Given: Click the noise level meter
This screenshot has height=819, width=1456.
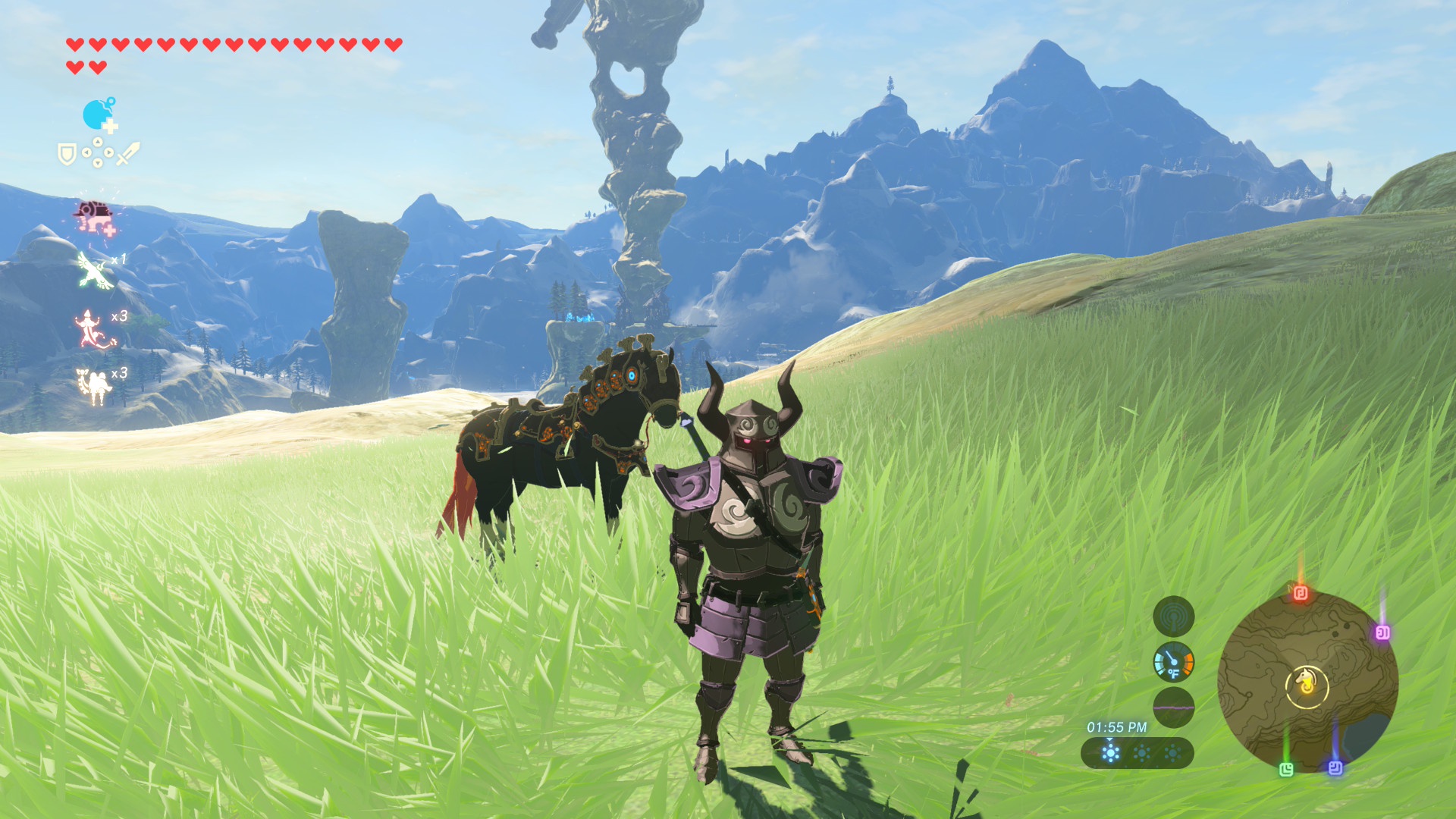Looking at the screenshot, I should pyautogui.click(x=1173, y=708).
